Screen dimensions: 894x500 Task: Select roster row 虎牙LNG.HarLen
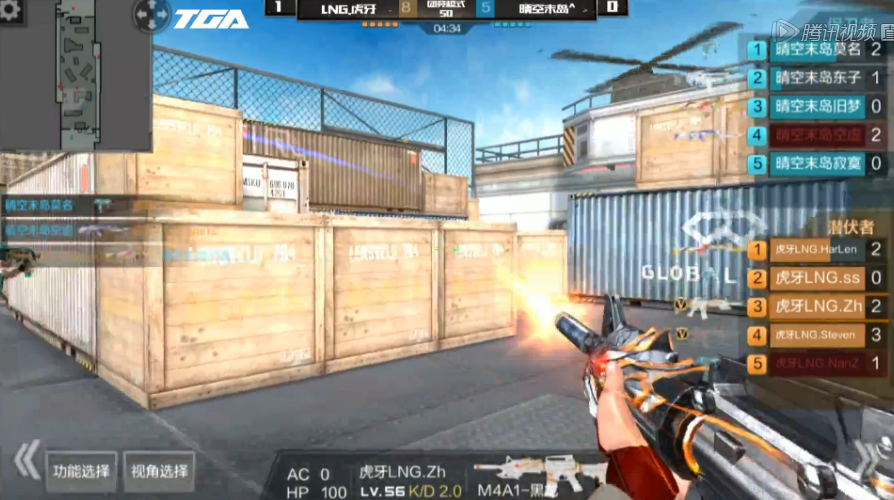(816, 249)
